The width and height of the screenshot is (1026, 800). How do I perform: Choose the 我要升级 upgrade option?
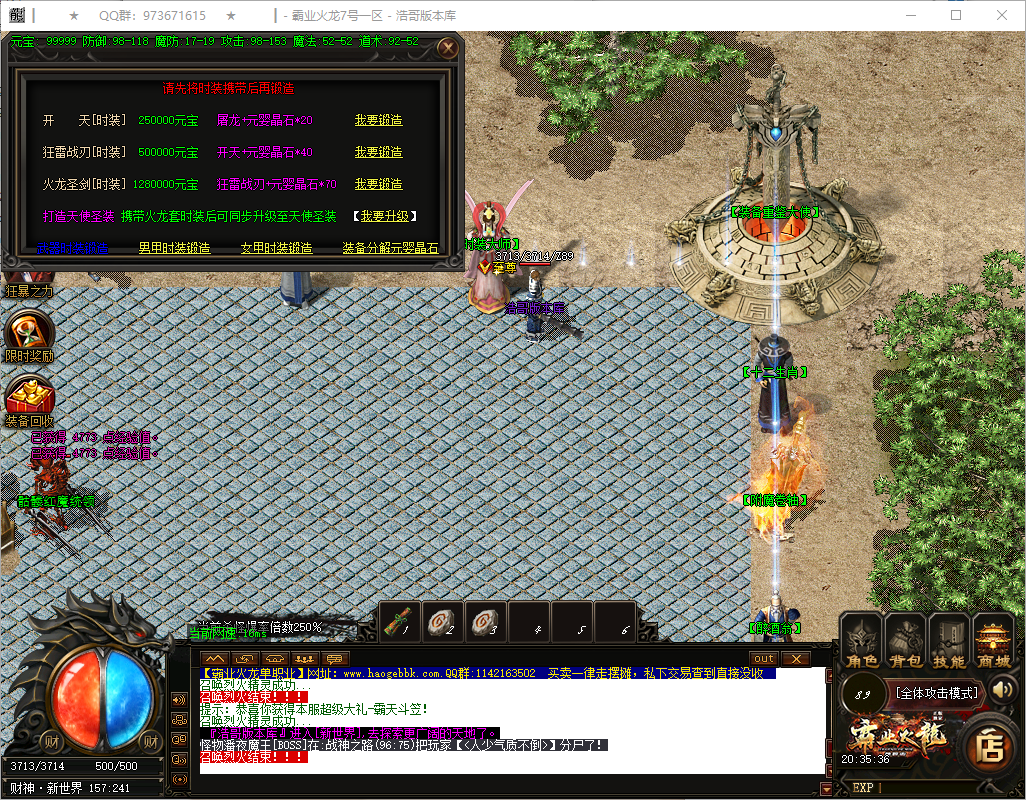384,216
